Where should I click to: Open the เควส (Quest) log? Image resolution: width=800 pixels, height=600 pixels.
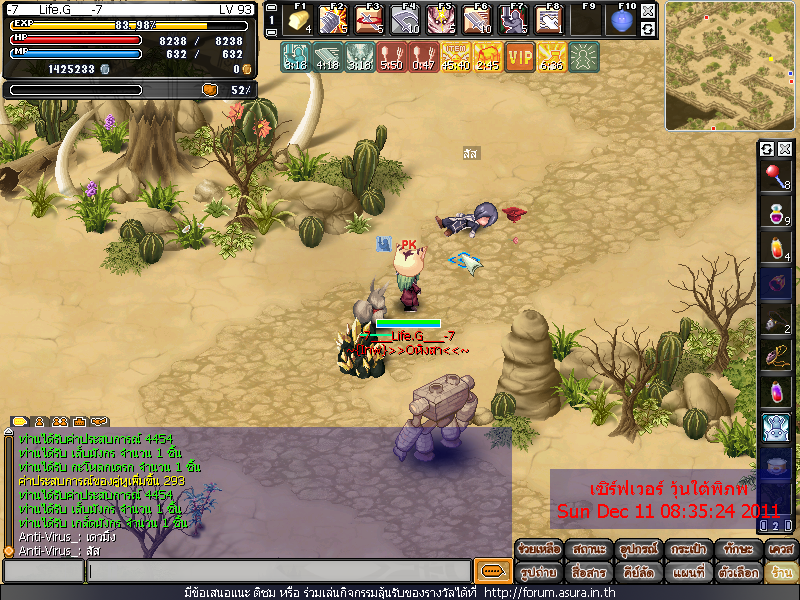pos(780,550)
